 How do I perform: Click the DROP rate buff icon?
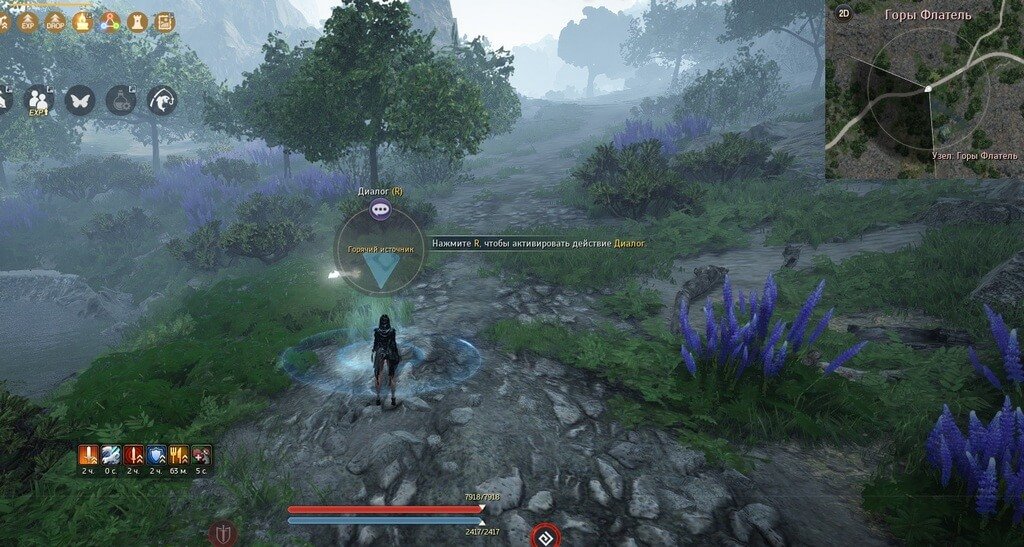click(55, 22)
